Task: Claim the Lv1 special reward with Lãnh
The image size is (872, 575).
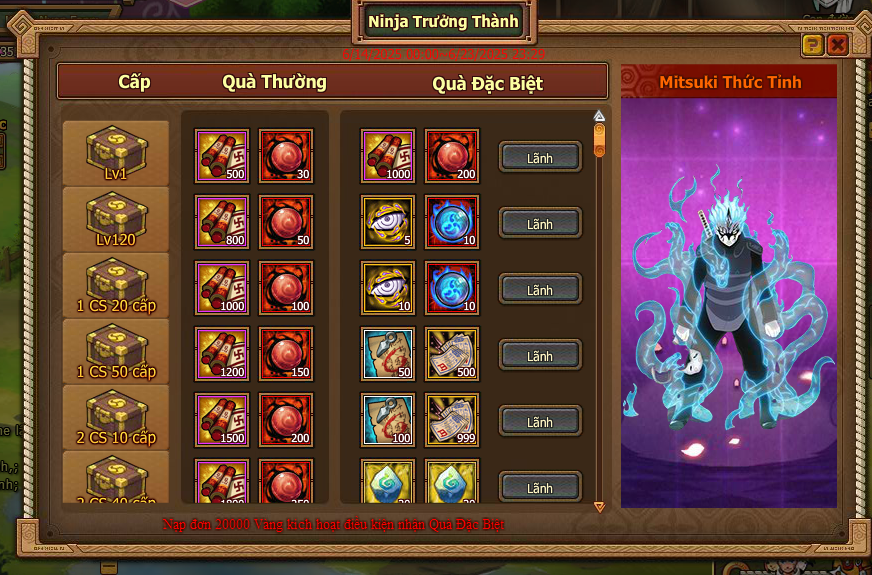Action: coord(540,158)
